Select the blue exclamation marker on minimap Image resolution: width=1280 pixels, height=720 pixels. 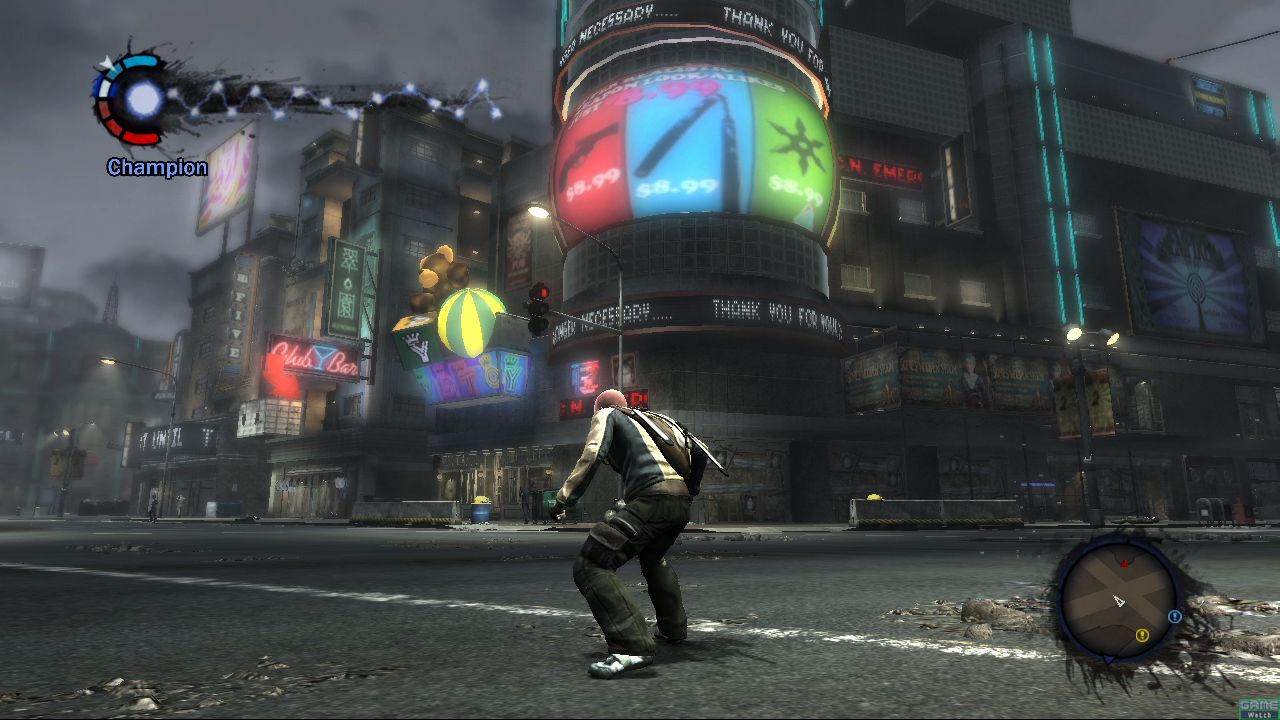pyautogui.click(x=1175, y=617)
